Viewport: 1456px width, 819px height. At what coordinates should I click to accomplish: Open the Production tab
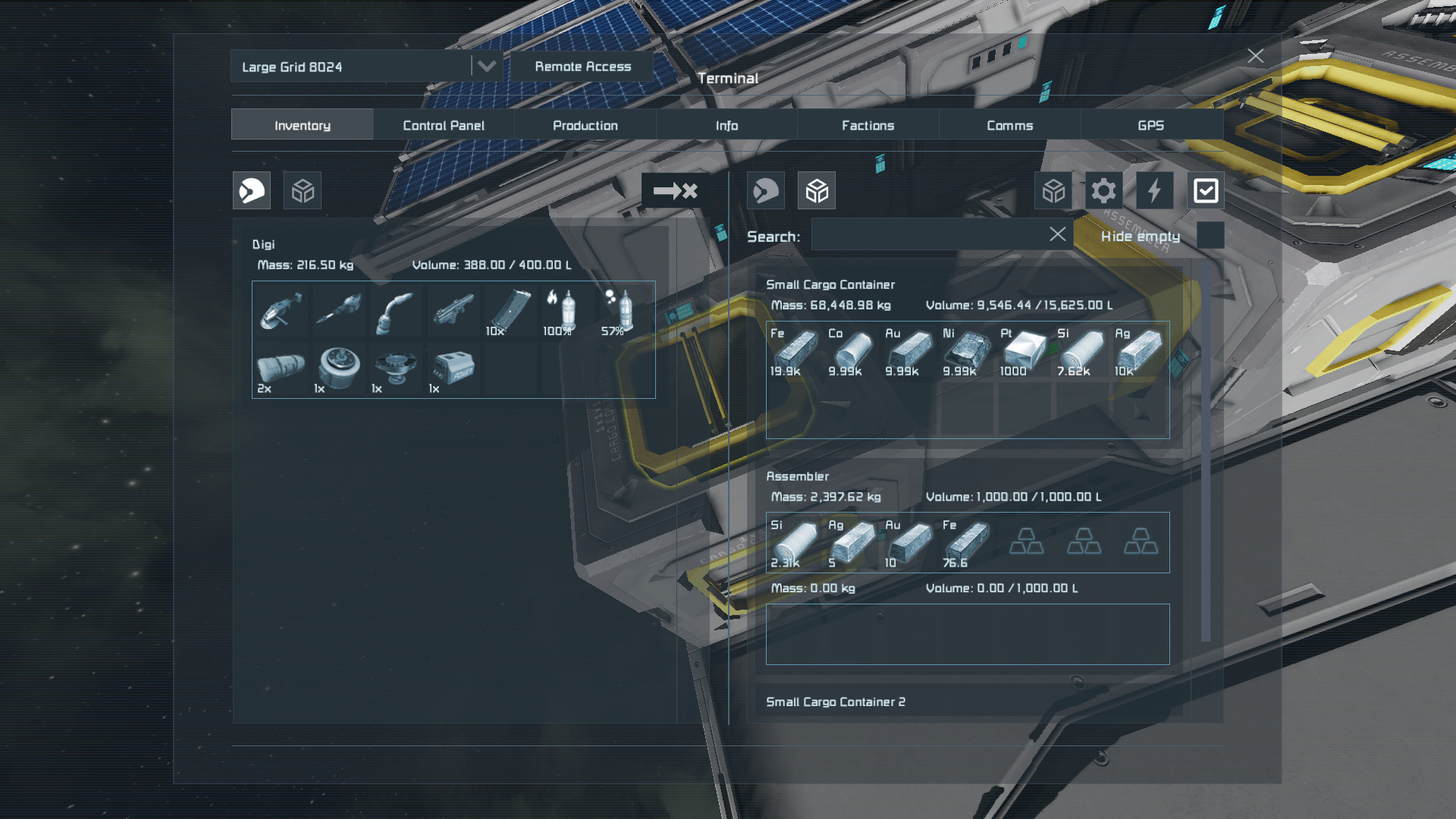point(585,125)
